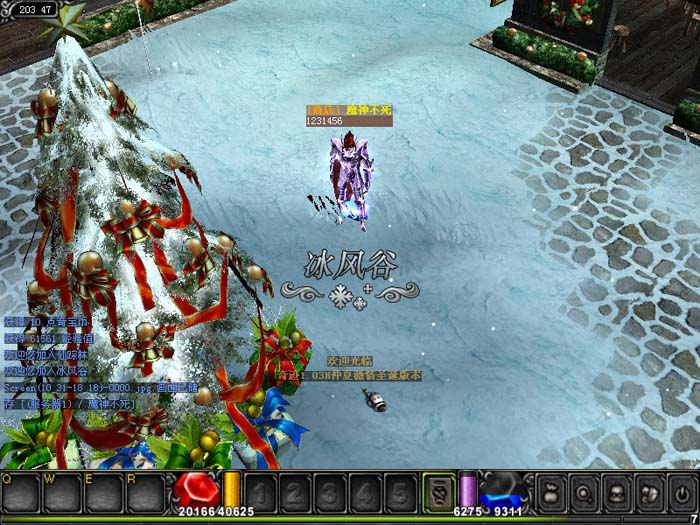
Task: Use quick slot number 3
Action: coord(330,493)
